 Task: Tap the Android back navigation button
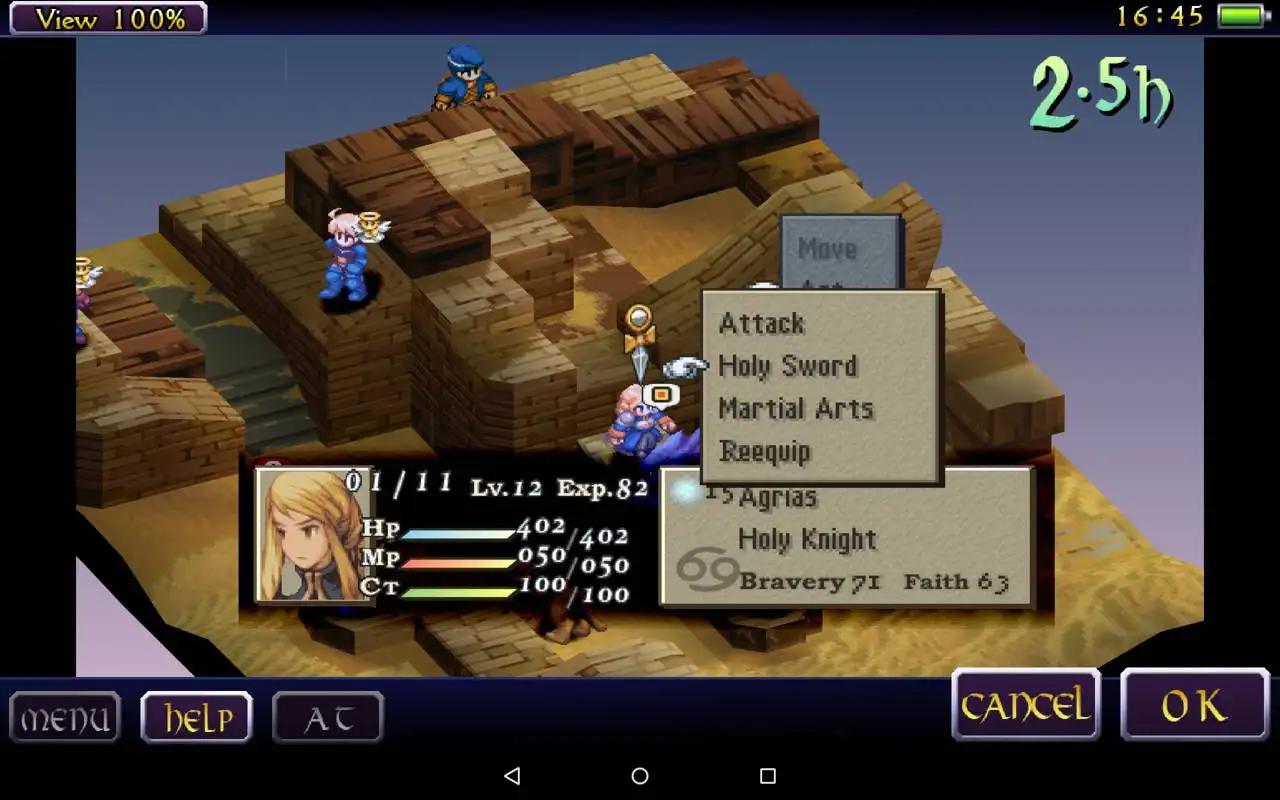click(x=512, y=776)
